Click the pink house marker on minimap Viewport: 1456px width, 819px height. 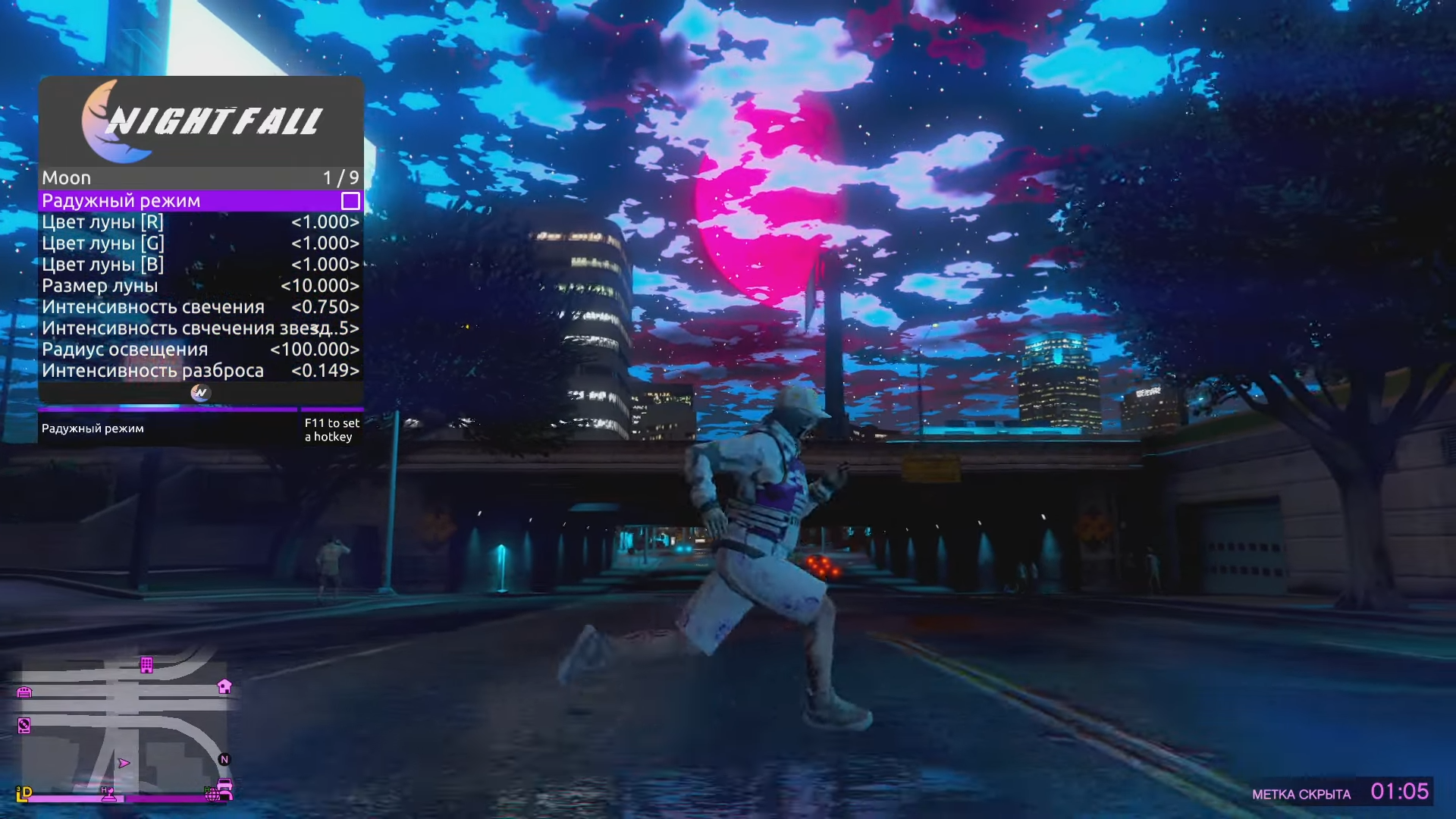(224, 686)
